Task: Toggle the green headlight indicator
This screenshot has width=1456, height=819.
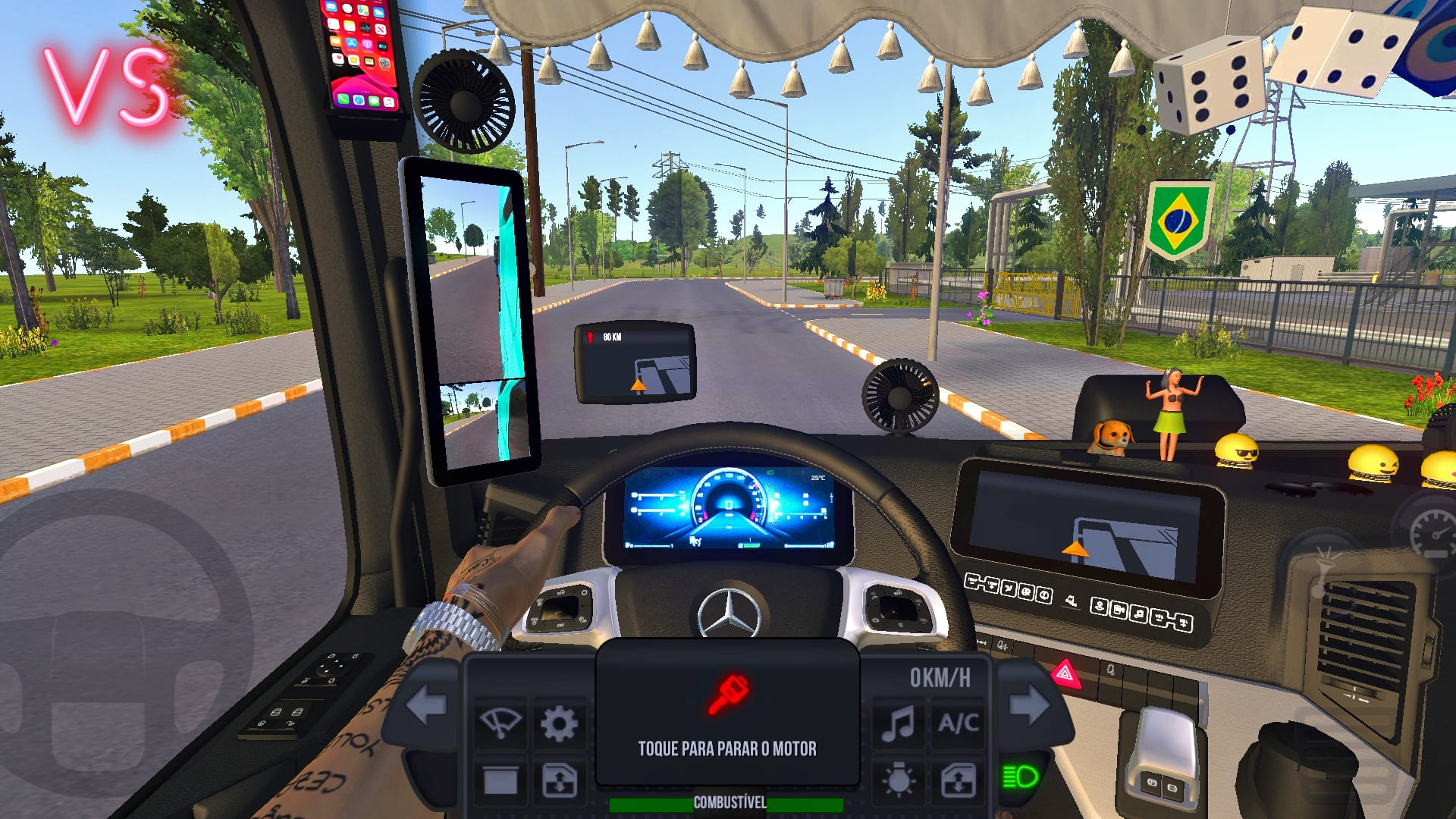Action: [x=1020, y=777]
